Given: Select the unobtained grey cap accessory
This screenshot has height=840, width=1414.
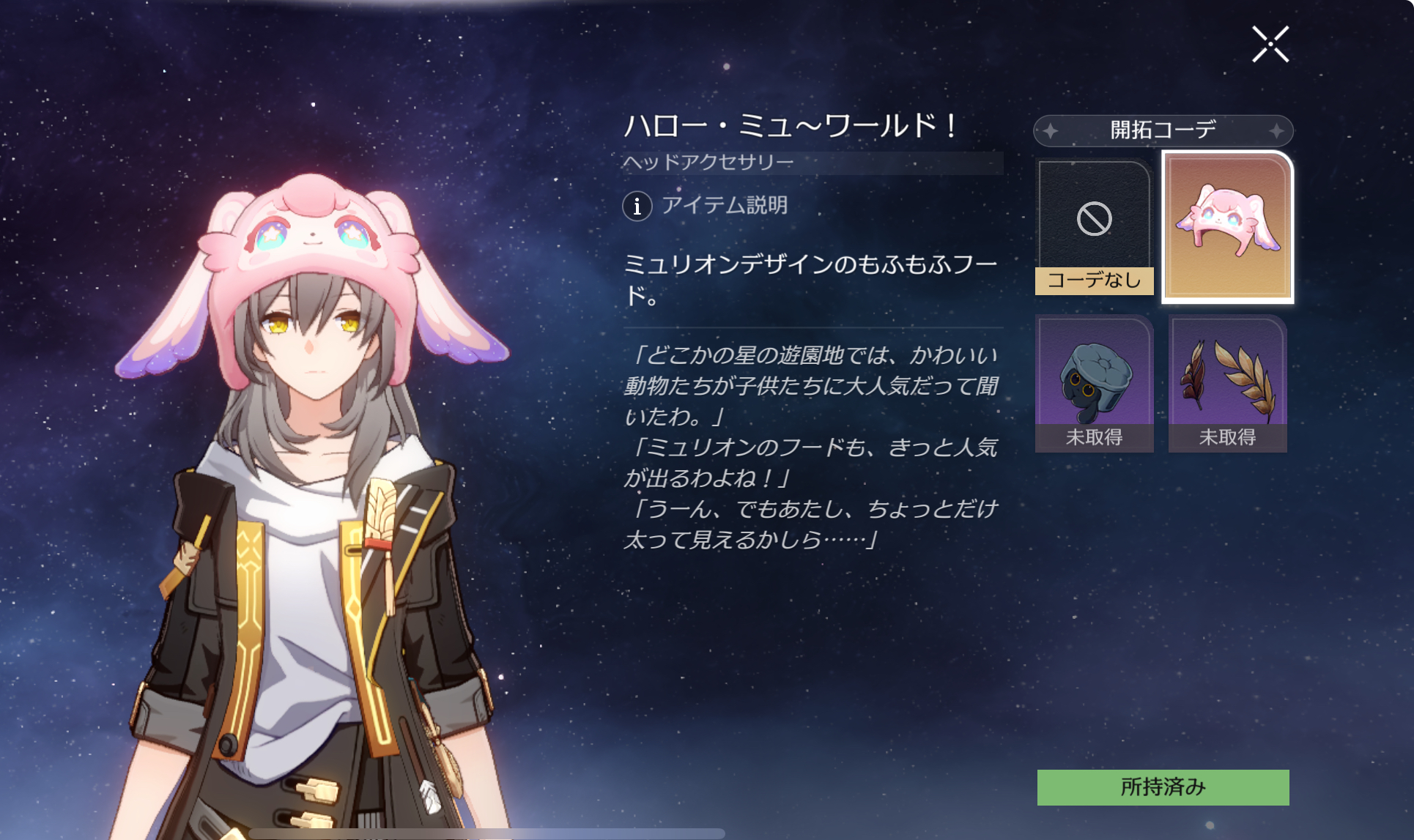Looking at the screenshot, I should [1094, 384].
